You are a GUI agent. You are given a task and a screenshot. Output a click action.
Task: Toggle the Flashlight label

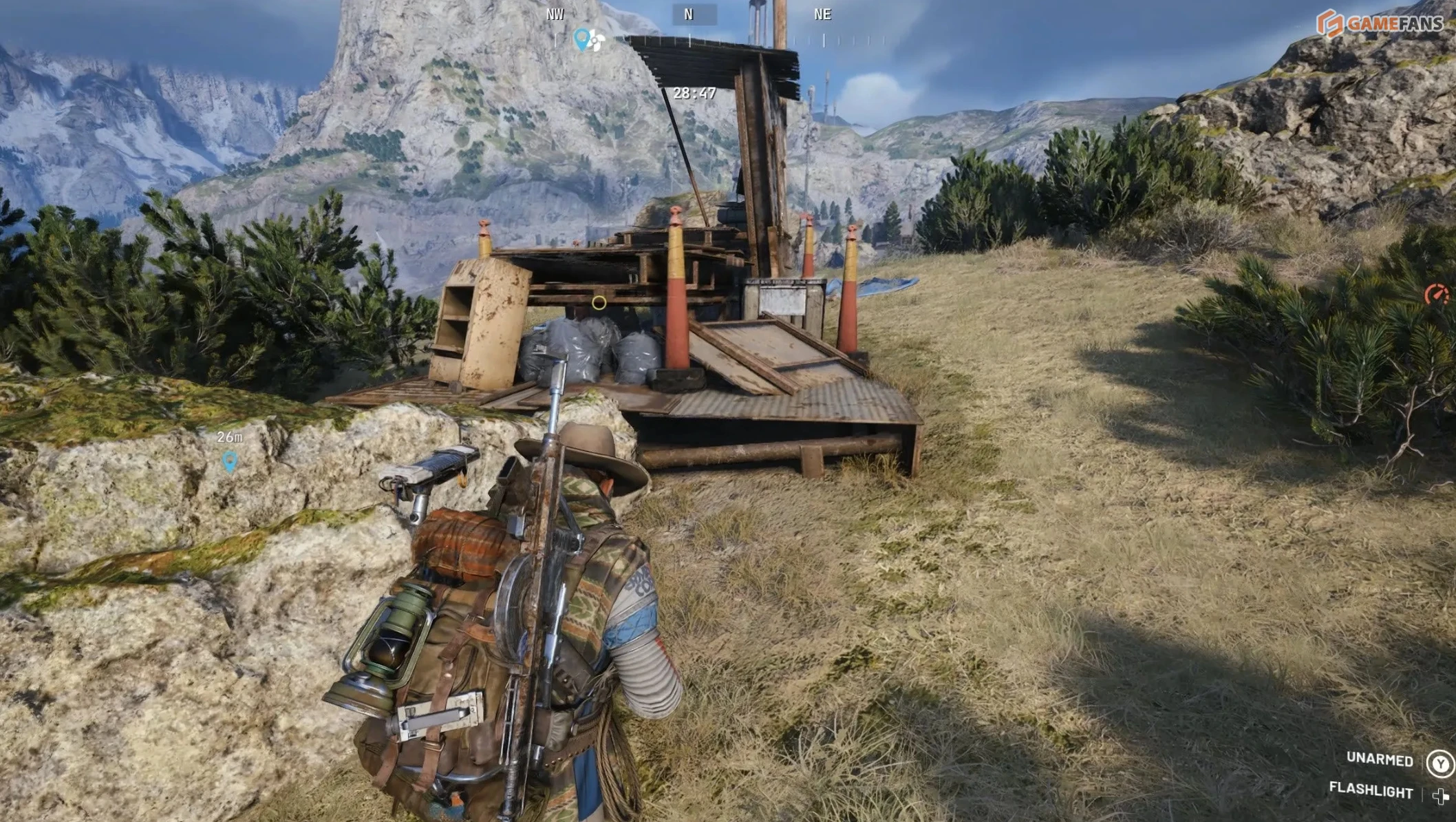tap(1371, 790)
